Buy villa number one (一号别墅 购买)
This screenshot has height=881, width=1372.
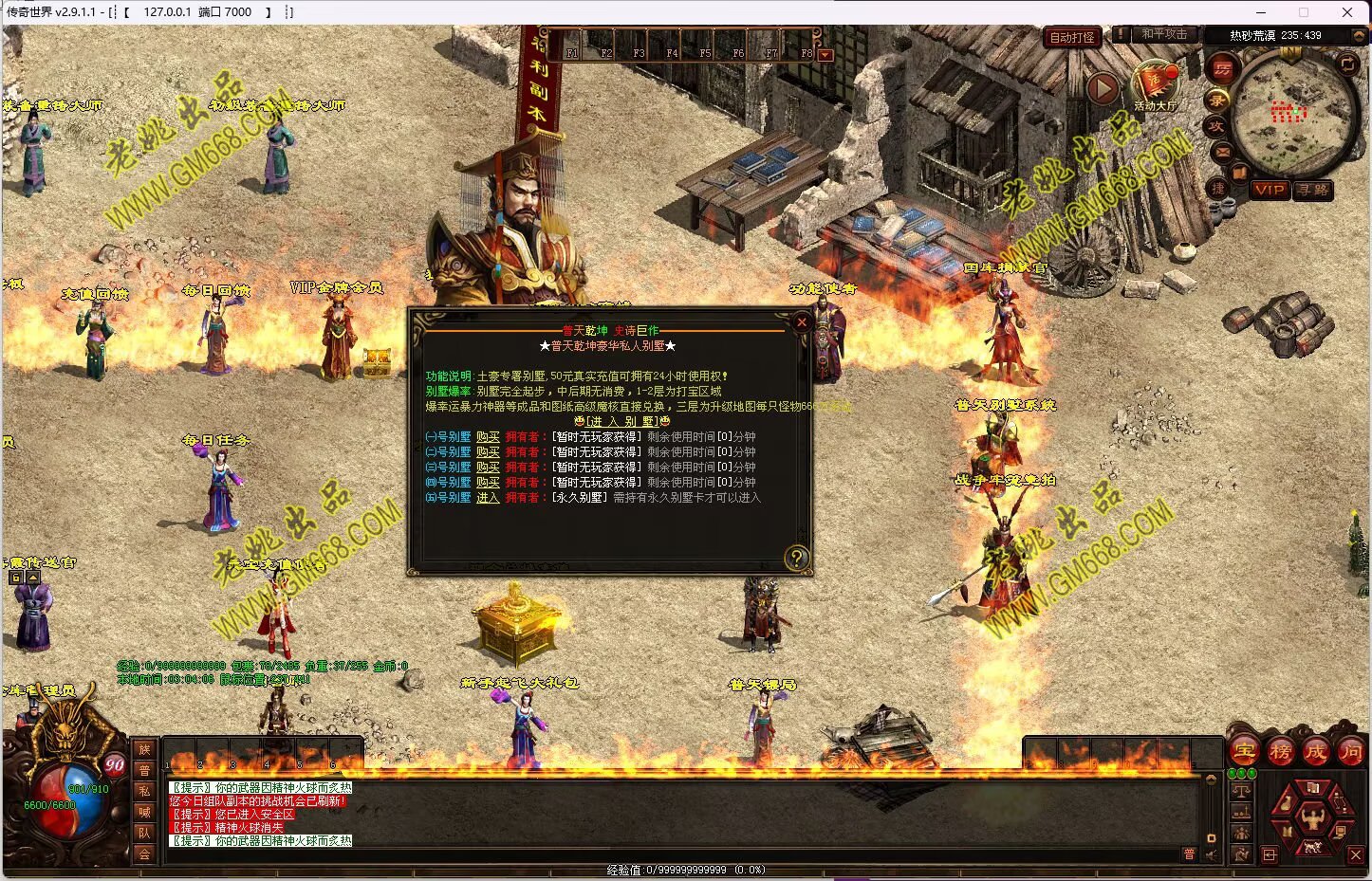[488, 437]
